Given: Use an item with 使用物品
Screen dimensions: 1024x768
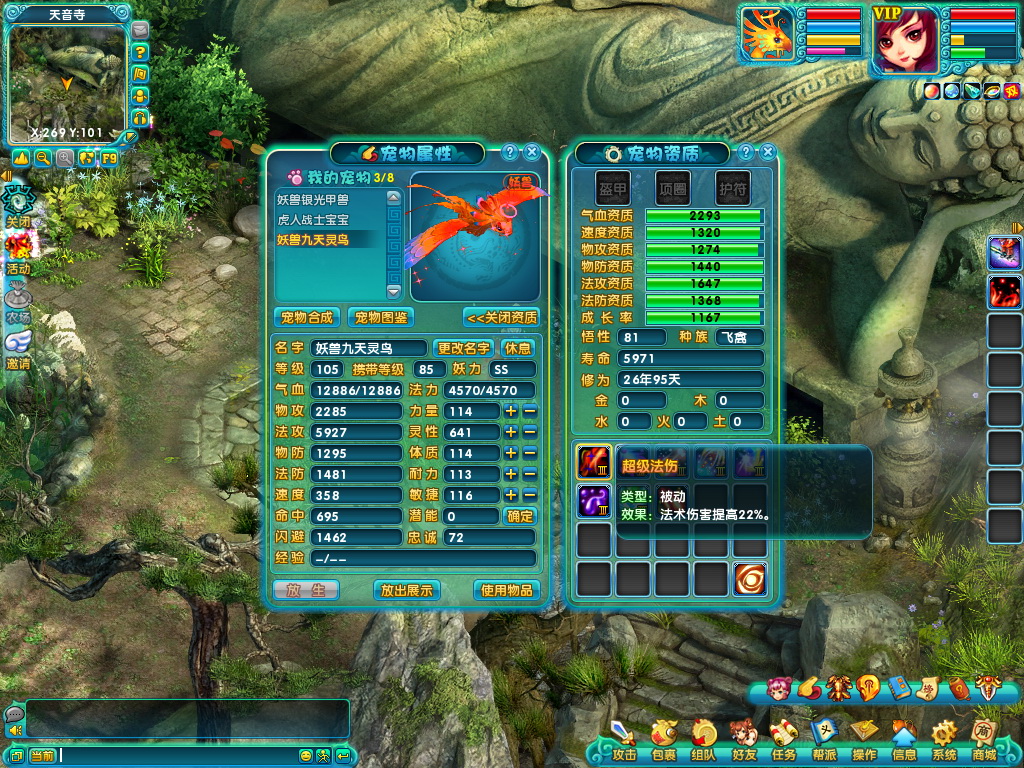Looking at the screenshot, I should (x=507, y=590).
